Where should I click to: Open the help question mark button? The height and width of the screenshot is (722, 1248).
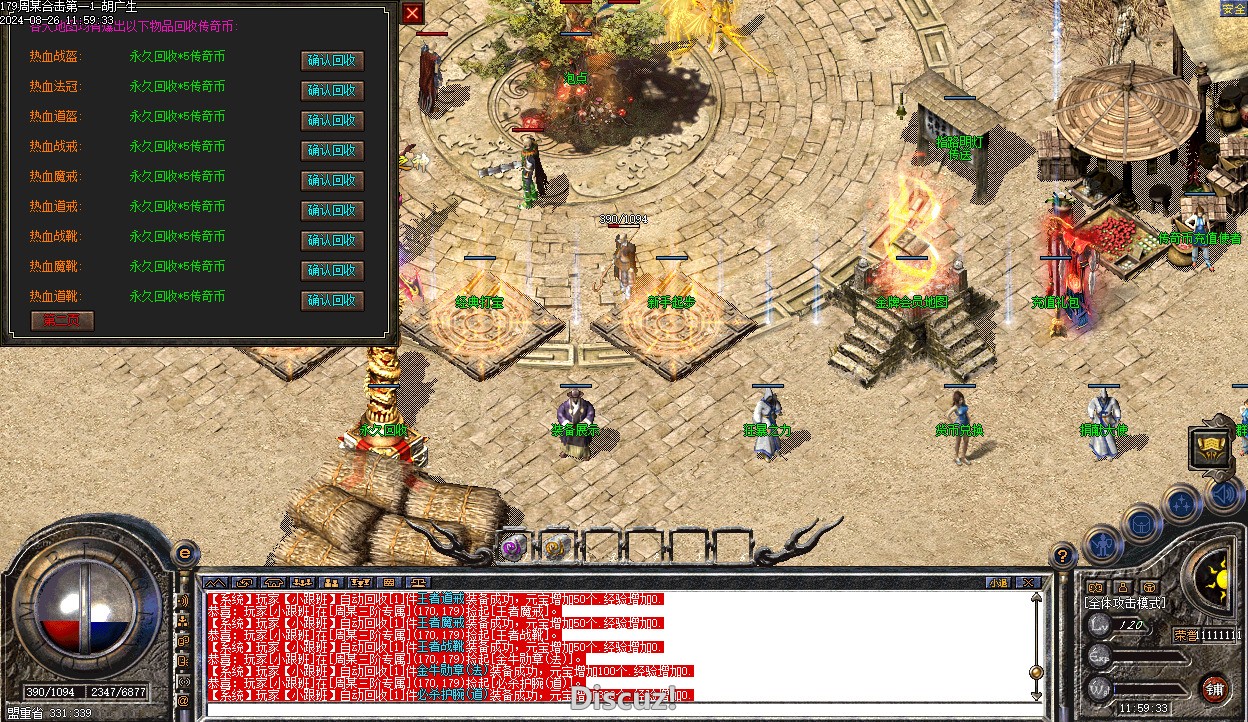(x=1063, y=556)
